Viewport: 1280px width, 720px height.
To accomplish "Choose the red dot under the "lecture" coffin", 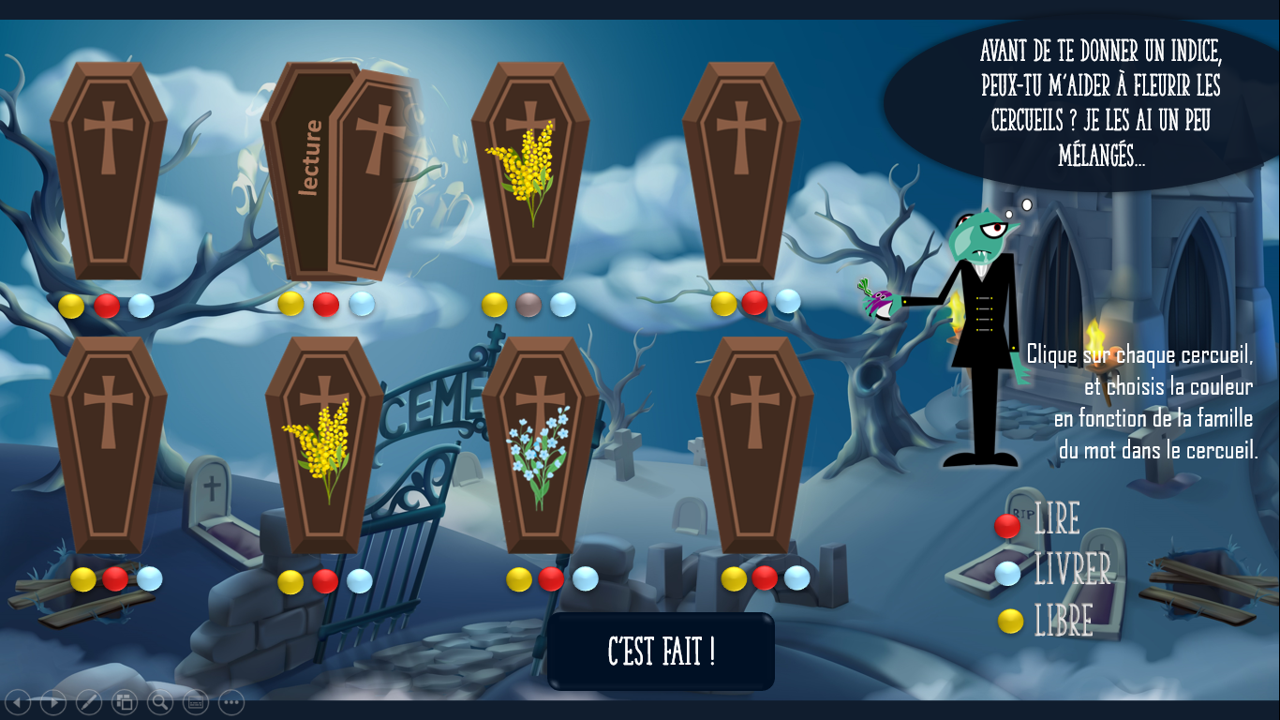I will [326, 304].
